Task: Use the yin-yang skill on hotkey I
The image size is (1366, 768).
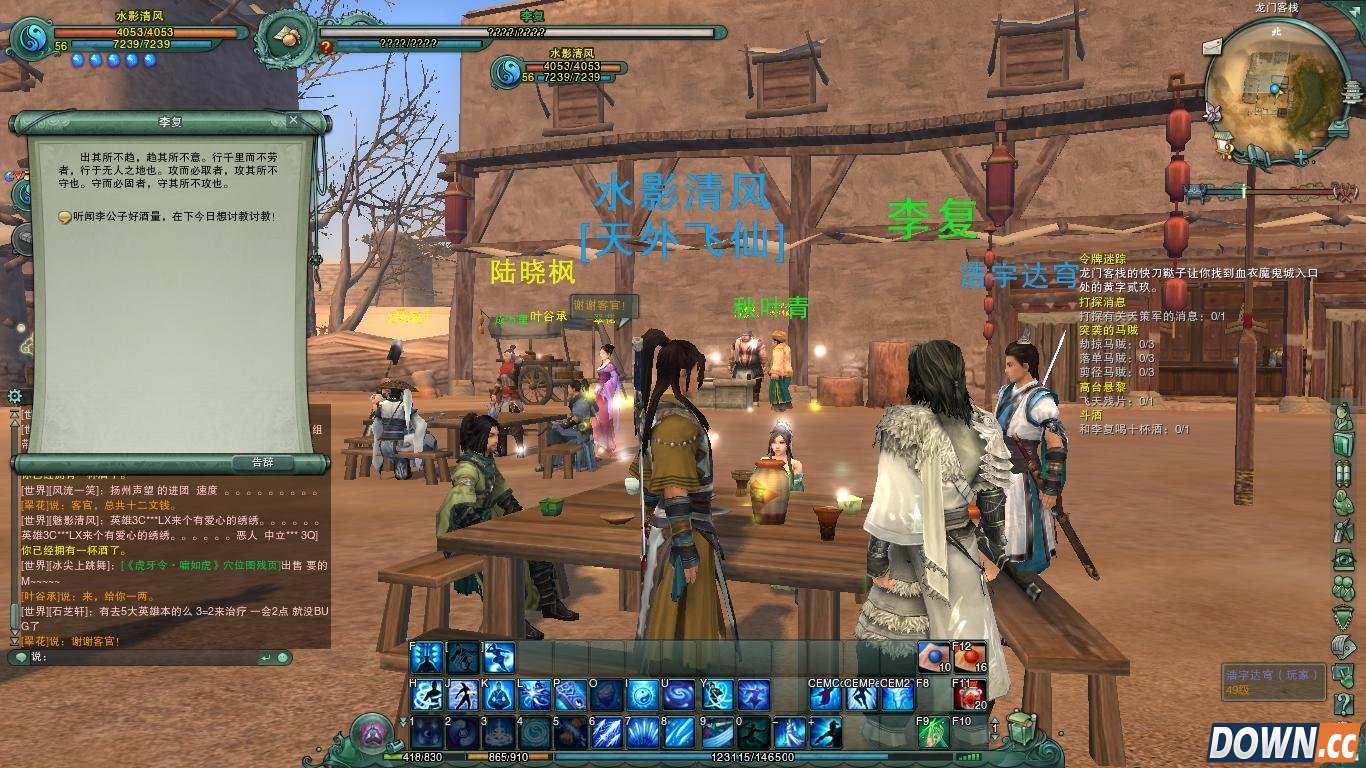Action: [x=642, y=695]
